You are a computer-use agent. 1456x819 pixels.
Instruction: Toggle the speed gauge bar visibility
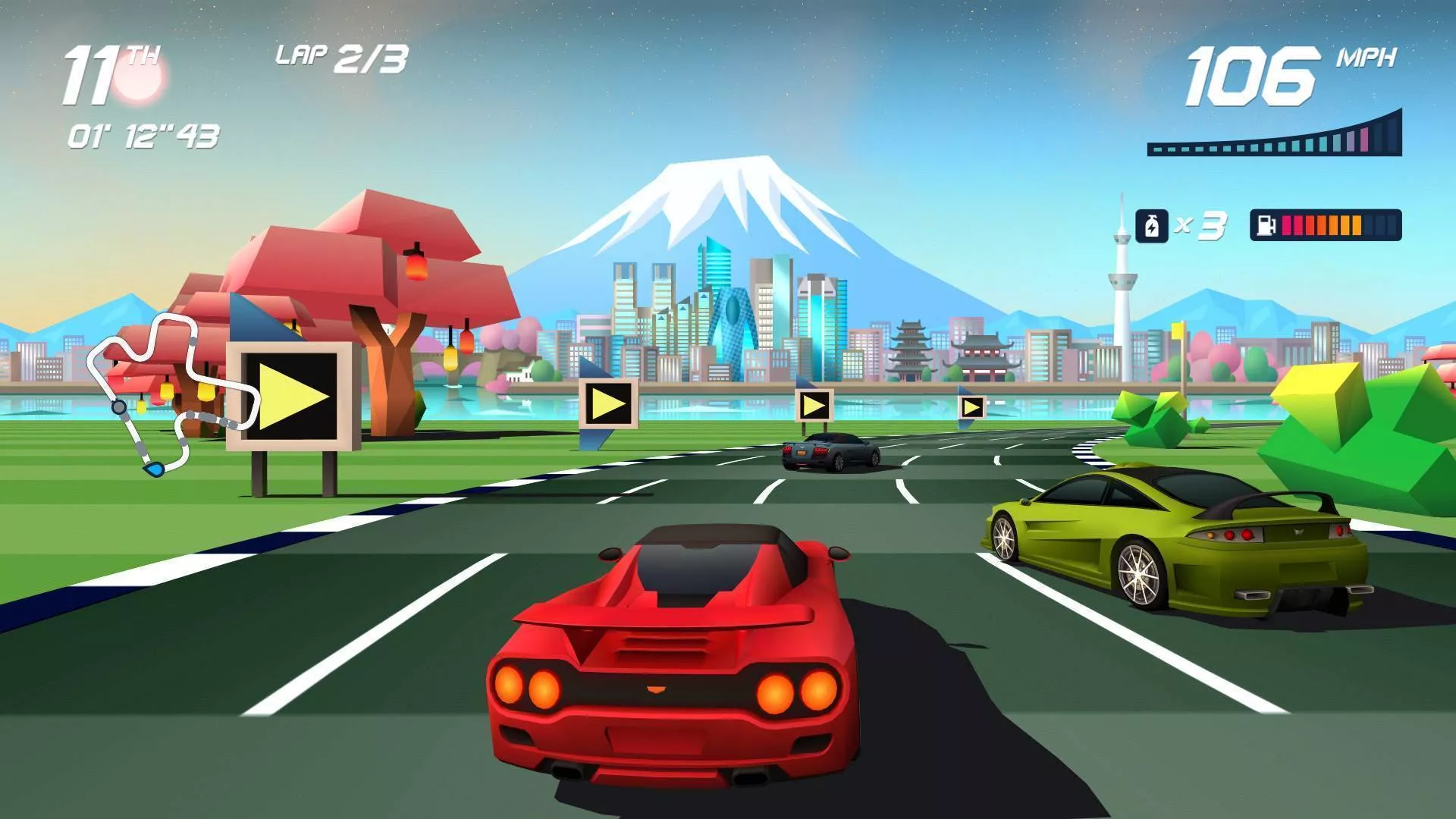pos(1274,136)
